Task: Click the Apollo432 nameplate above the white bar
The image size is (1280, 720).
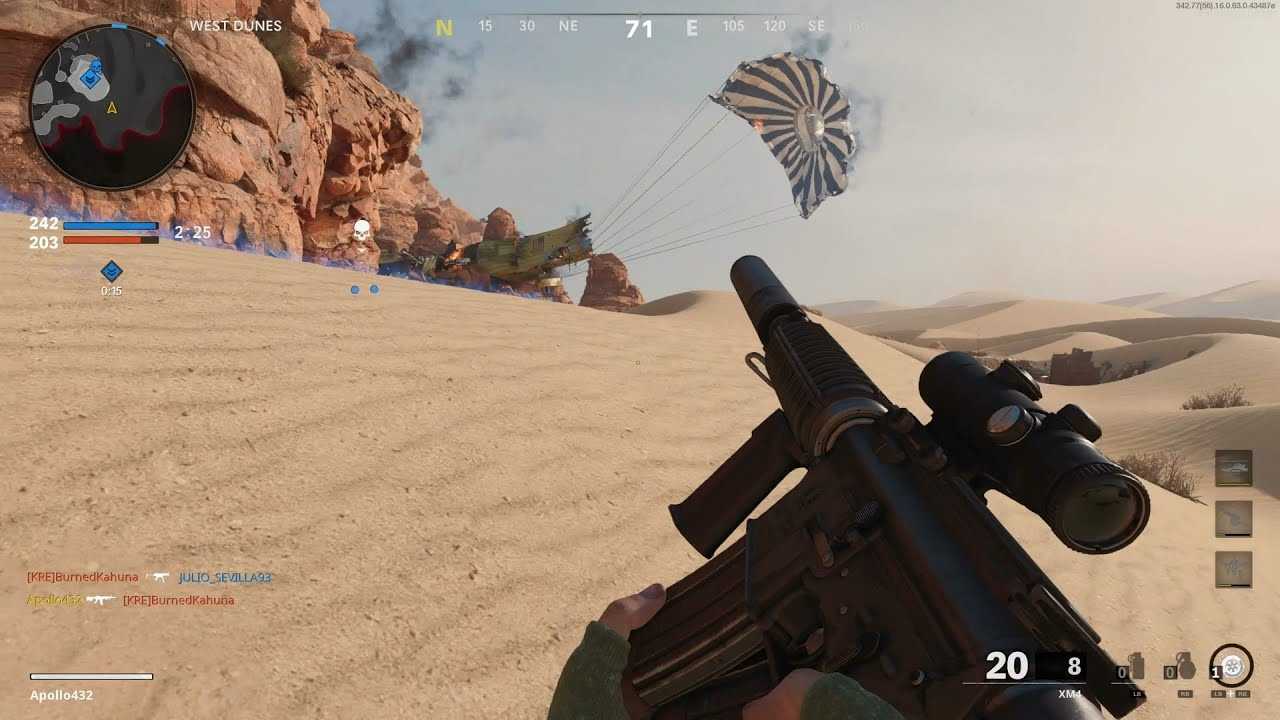Action: 61,695
